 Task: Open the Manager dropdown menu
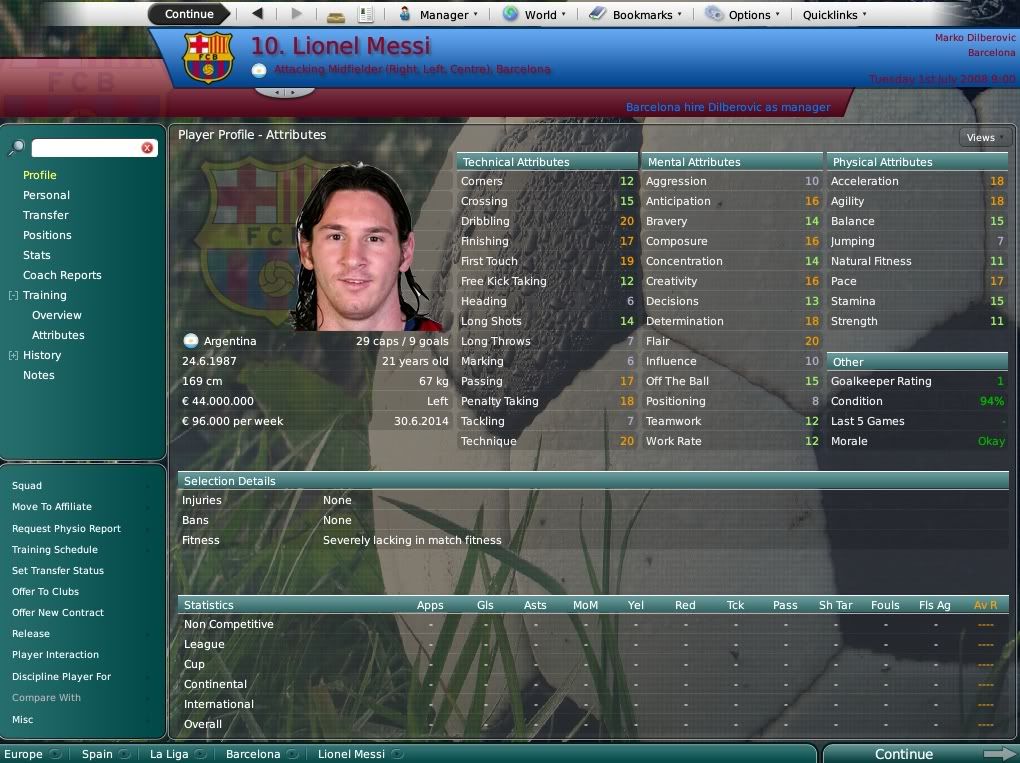(x=438, y=14)
